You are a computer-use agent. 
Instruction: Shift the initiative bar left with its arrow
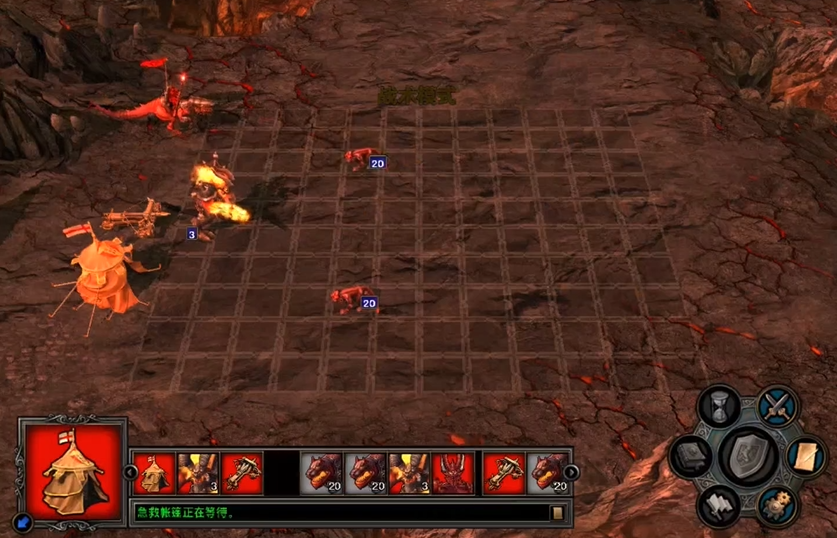coord(130,472)
